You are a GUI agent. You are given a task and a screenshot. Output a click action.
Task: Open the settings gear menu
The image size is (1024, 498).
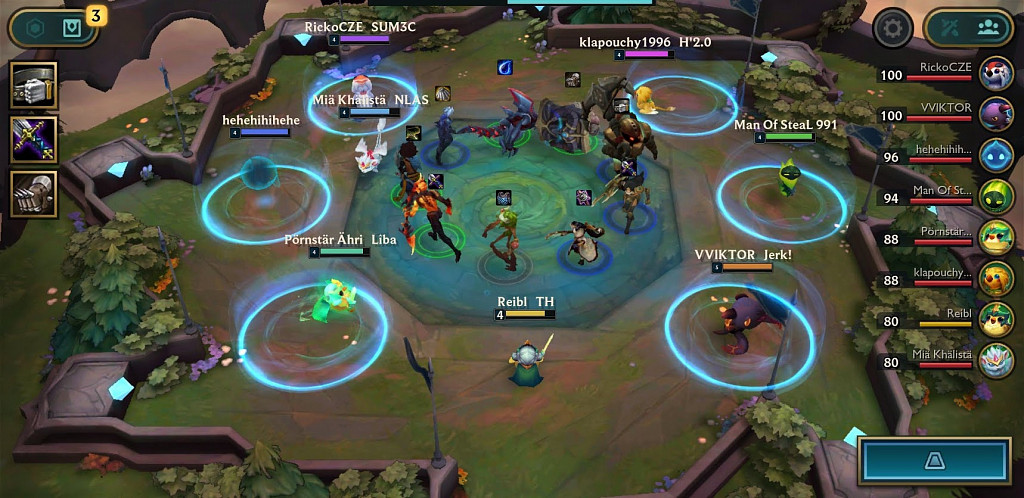coord(893,28)
